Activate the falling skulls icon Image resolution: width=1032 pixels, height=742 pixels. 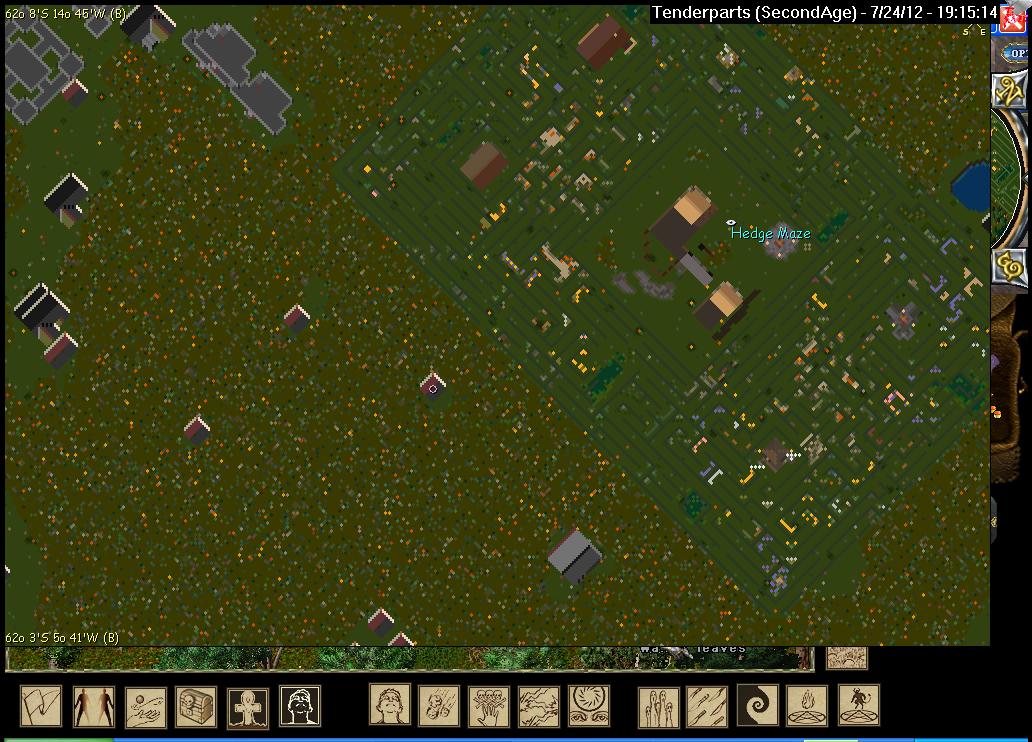439,705
